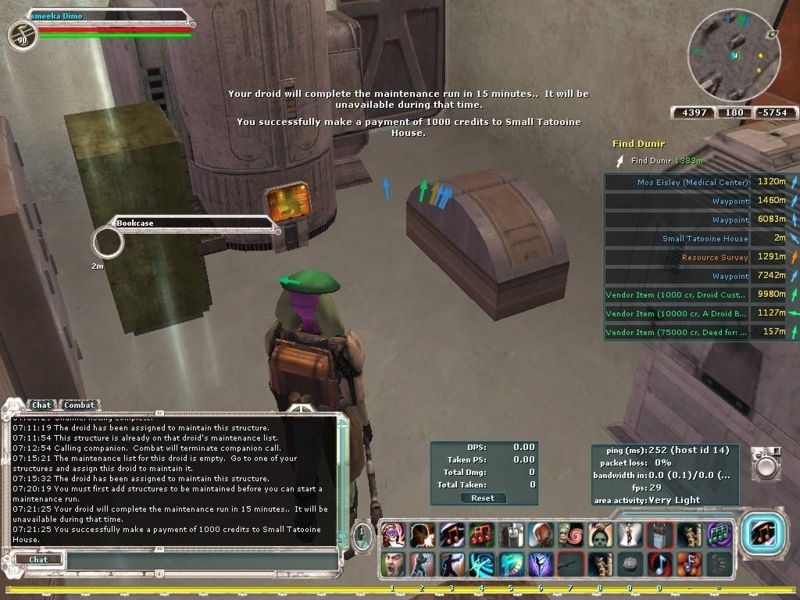Viewport: 800px width, 600px height.
Task: Activate the red-white spiral swirl ability
Action: [572, 534]
